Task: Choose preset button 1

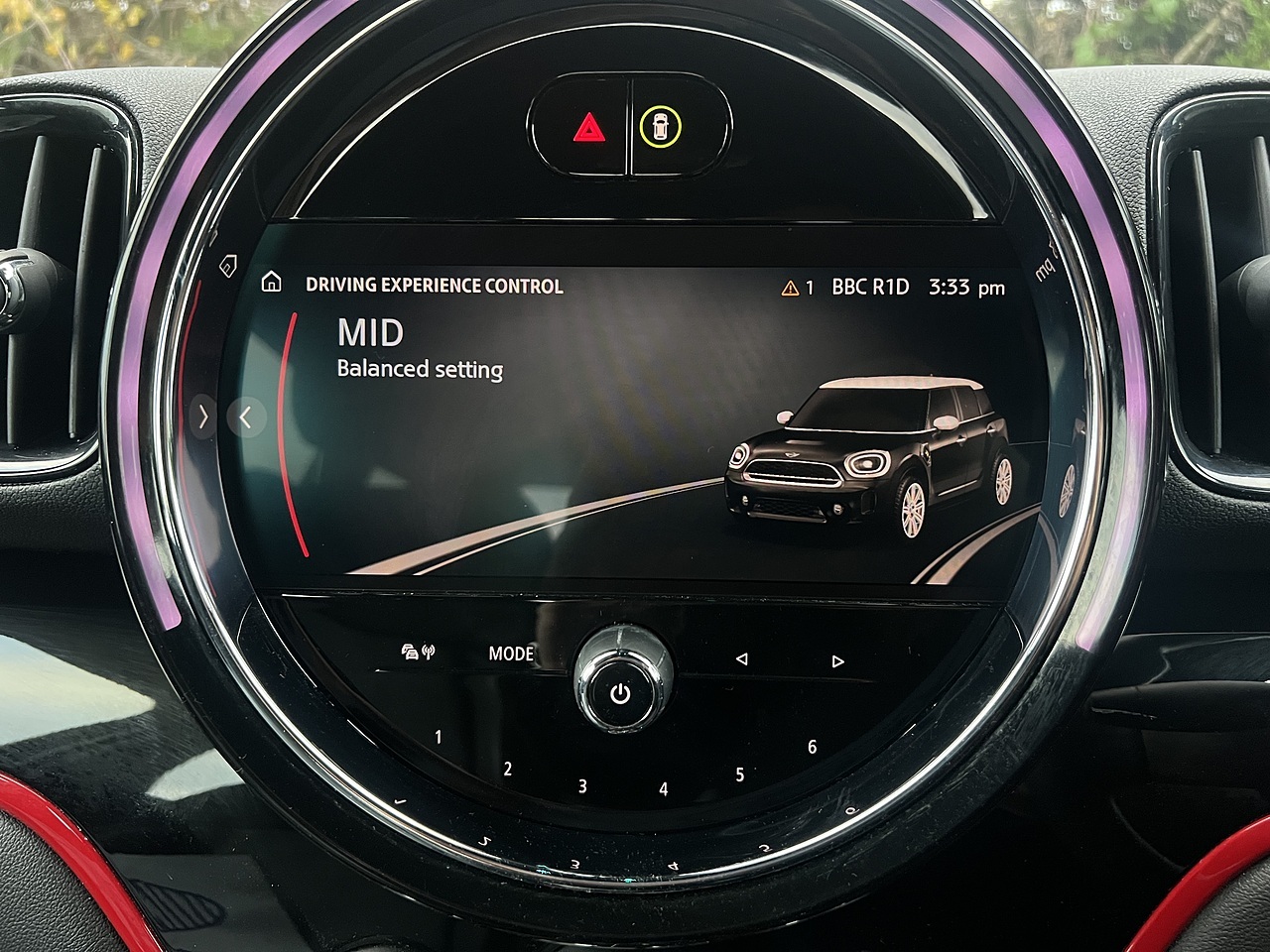Action: [x=439, y=737]
